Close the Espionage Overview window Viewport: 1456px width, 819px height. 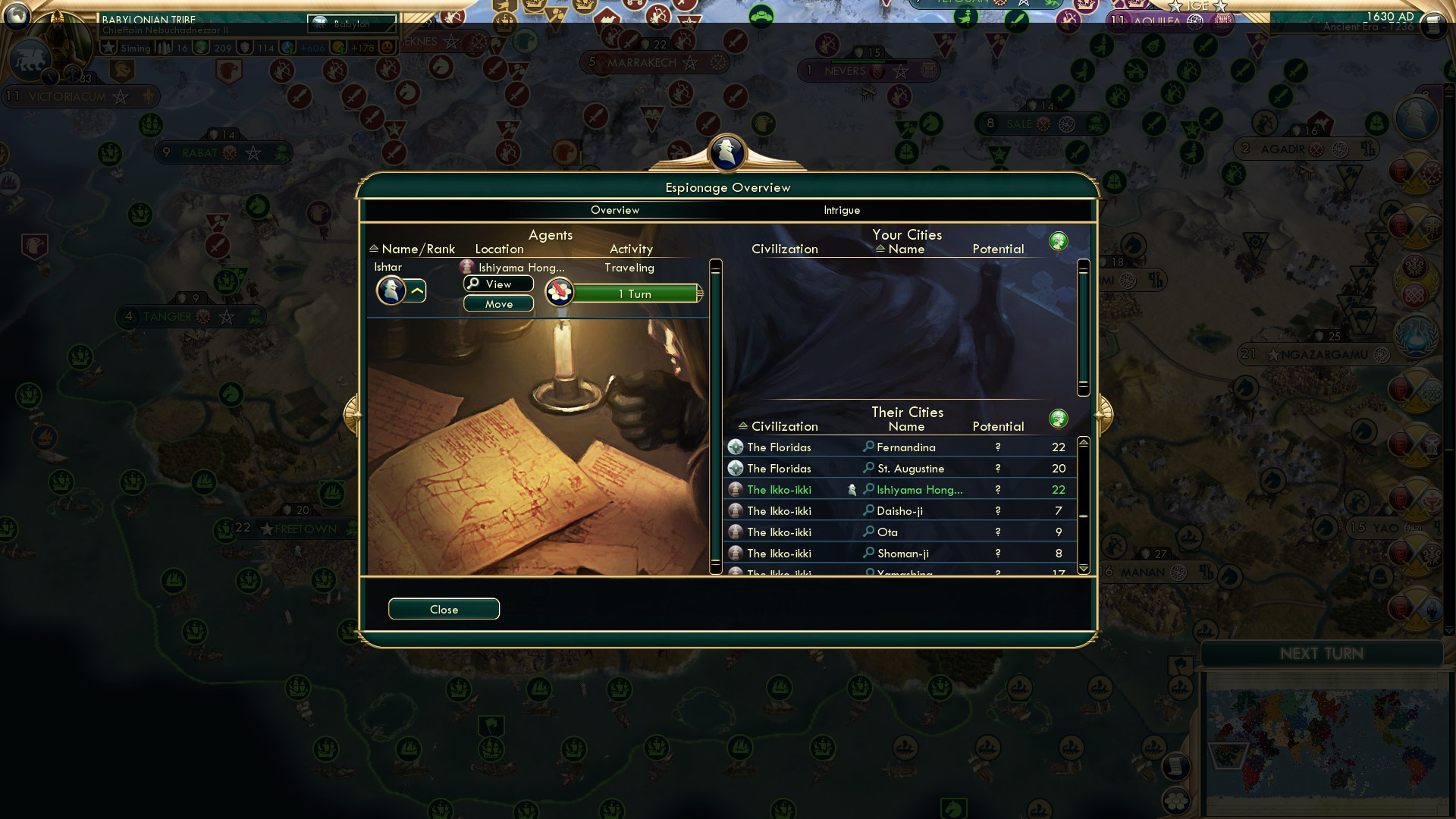pyautogui.click(x=444, y=609)
